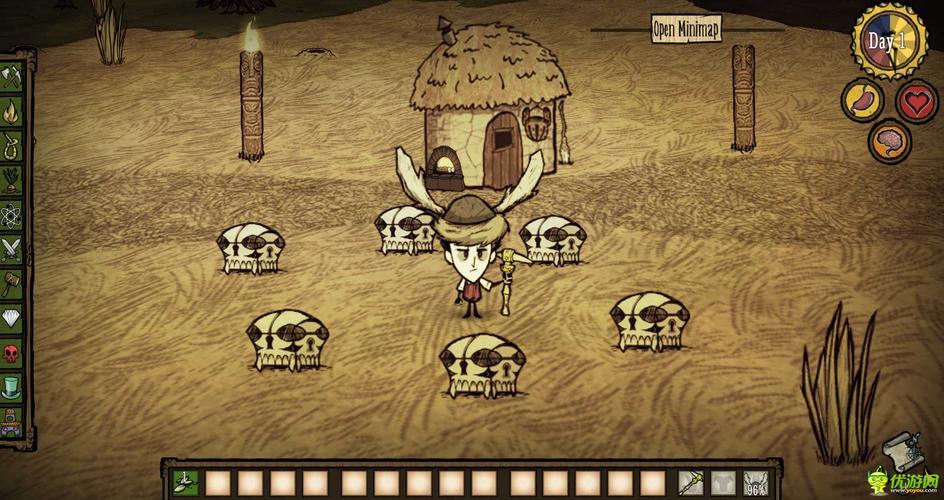The image size is (944, 500).
Task: Click the golden staff in the hand slot
Action: pyautogui.click(x=692, y=481)
